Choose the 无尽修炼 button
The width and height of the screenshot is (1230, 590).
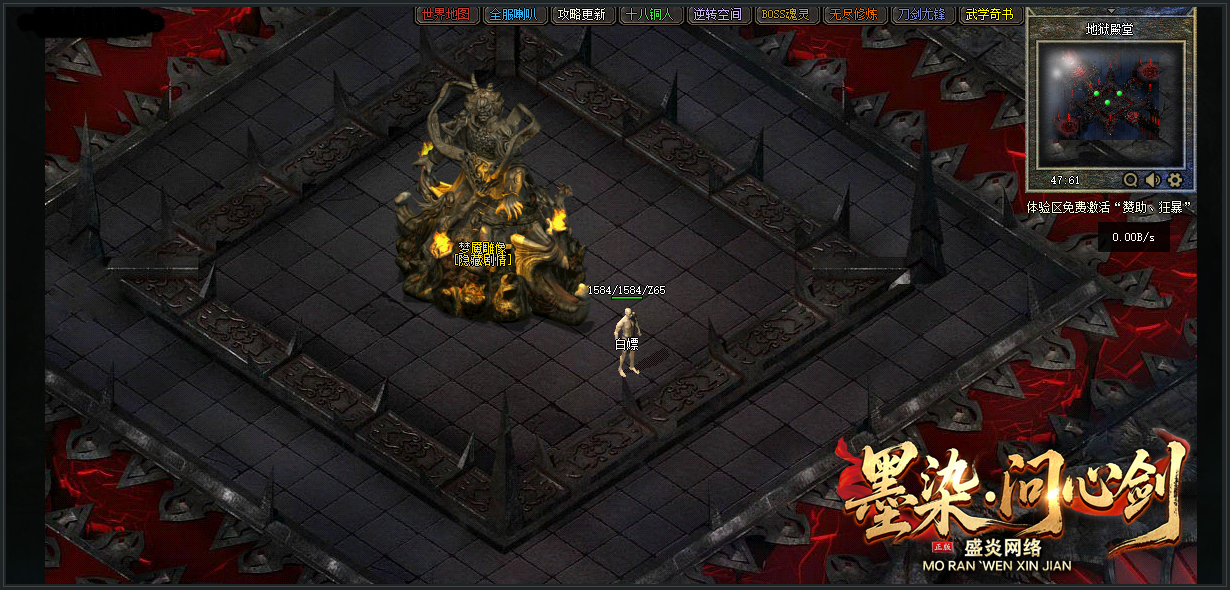coord(855,15)
